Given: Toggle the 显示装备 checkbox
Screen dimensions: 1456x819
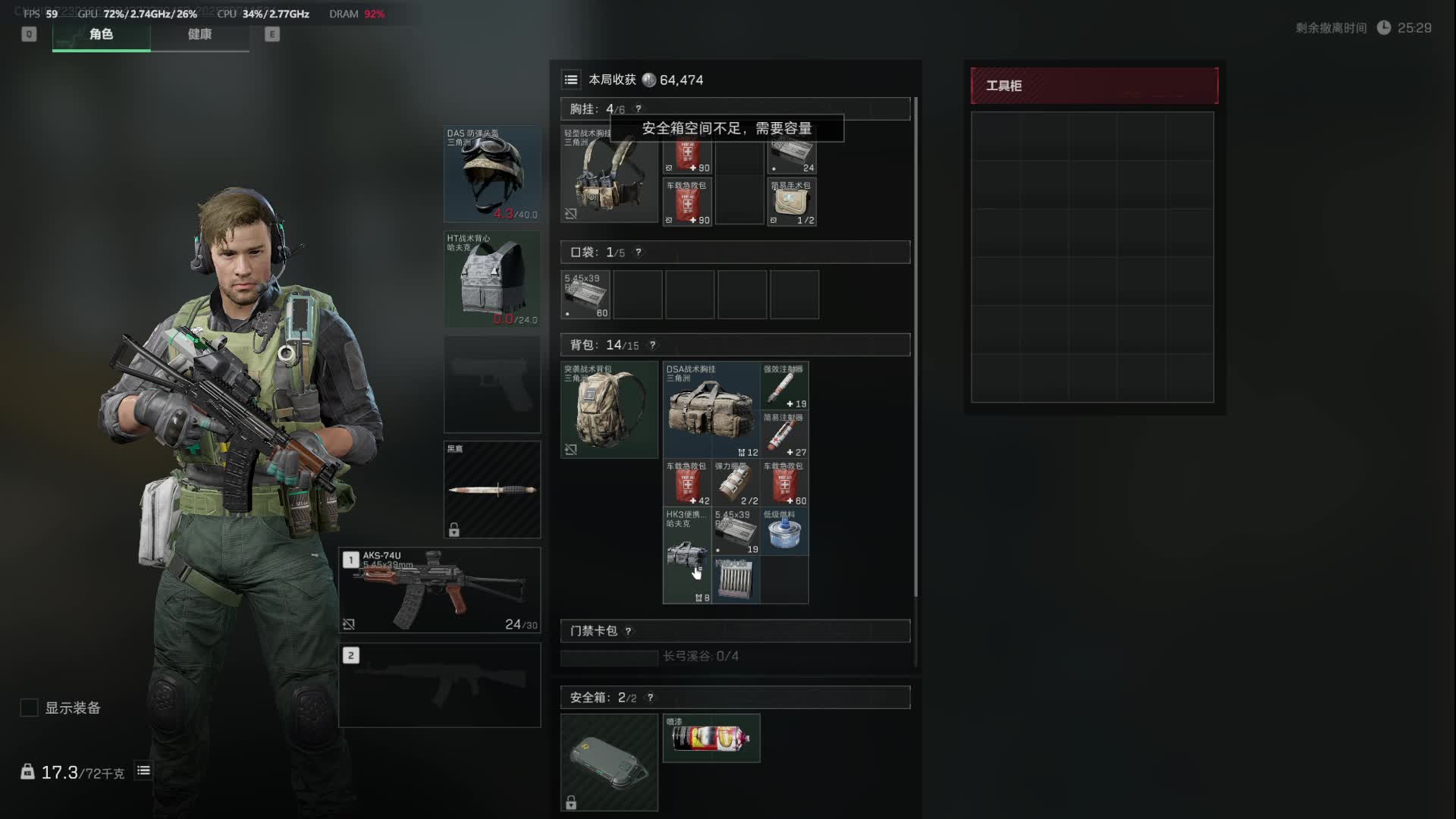Looking at the screenshot, I should (29, 708).
